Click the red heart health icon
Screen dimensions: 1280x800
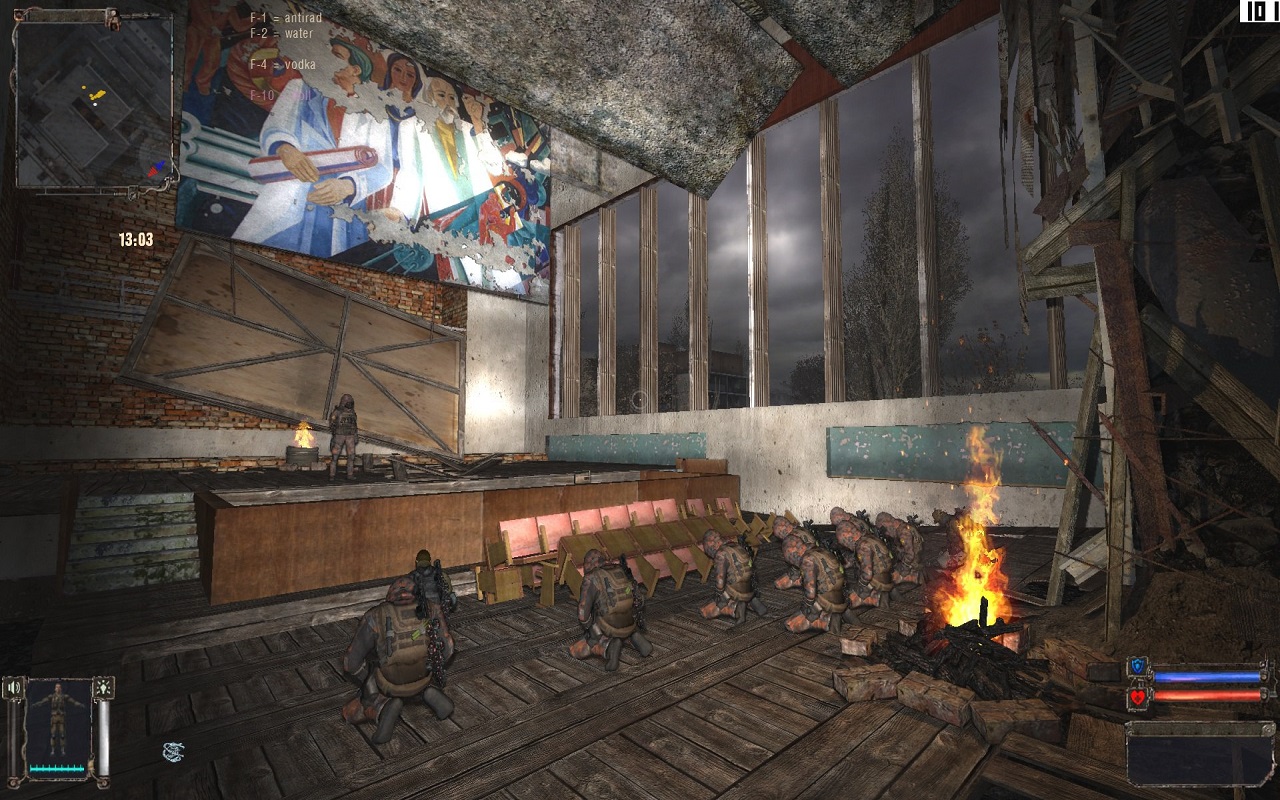[1137, 696]
